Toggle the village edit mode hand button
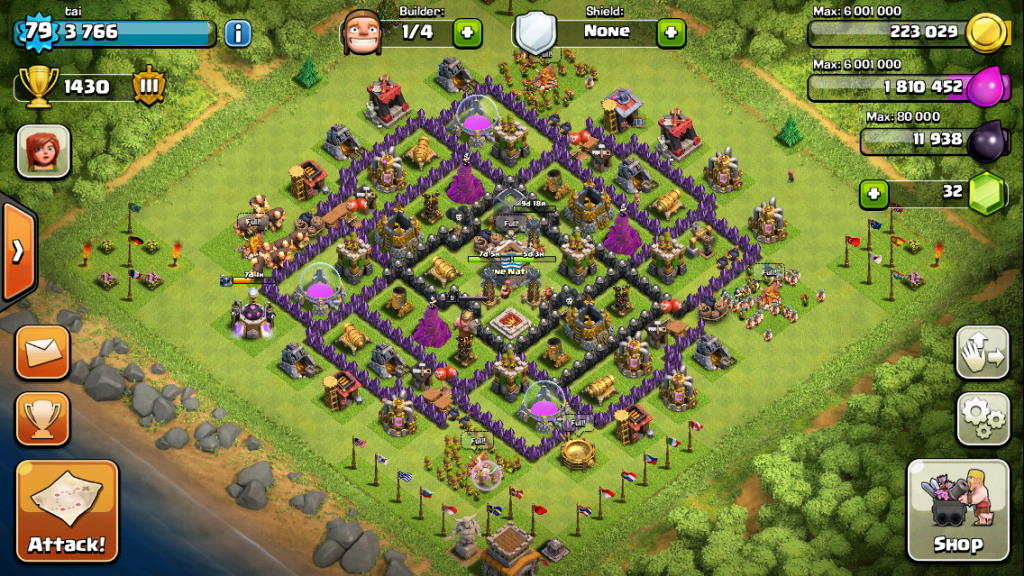Screen dimensions: 1024x576 click(982, 352)
